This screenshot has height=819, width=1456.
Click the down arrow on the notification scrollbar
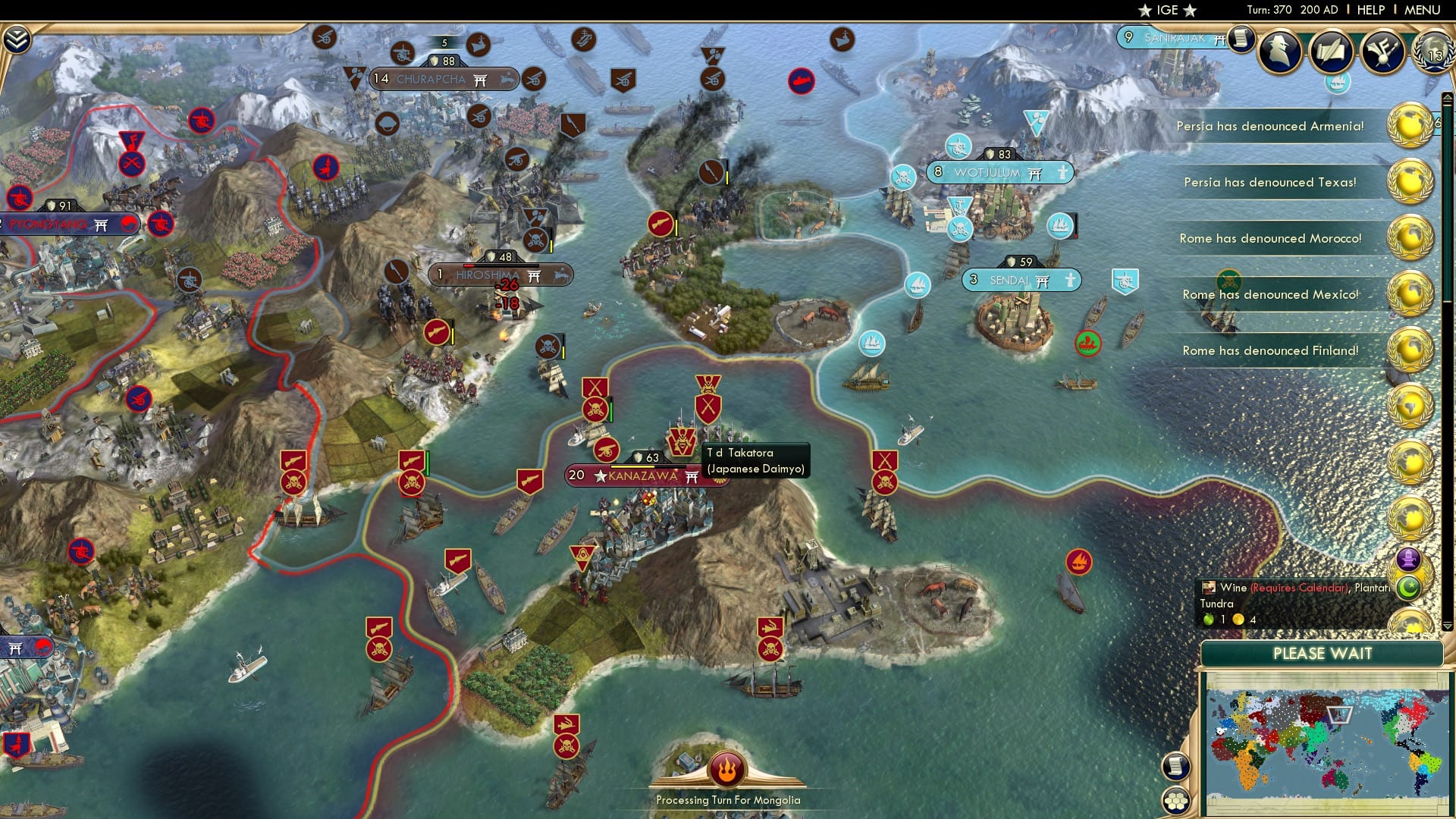(1446, 628)
